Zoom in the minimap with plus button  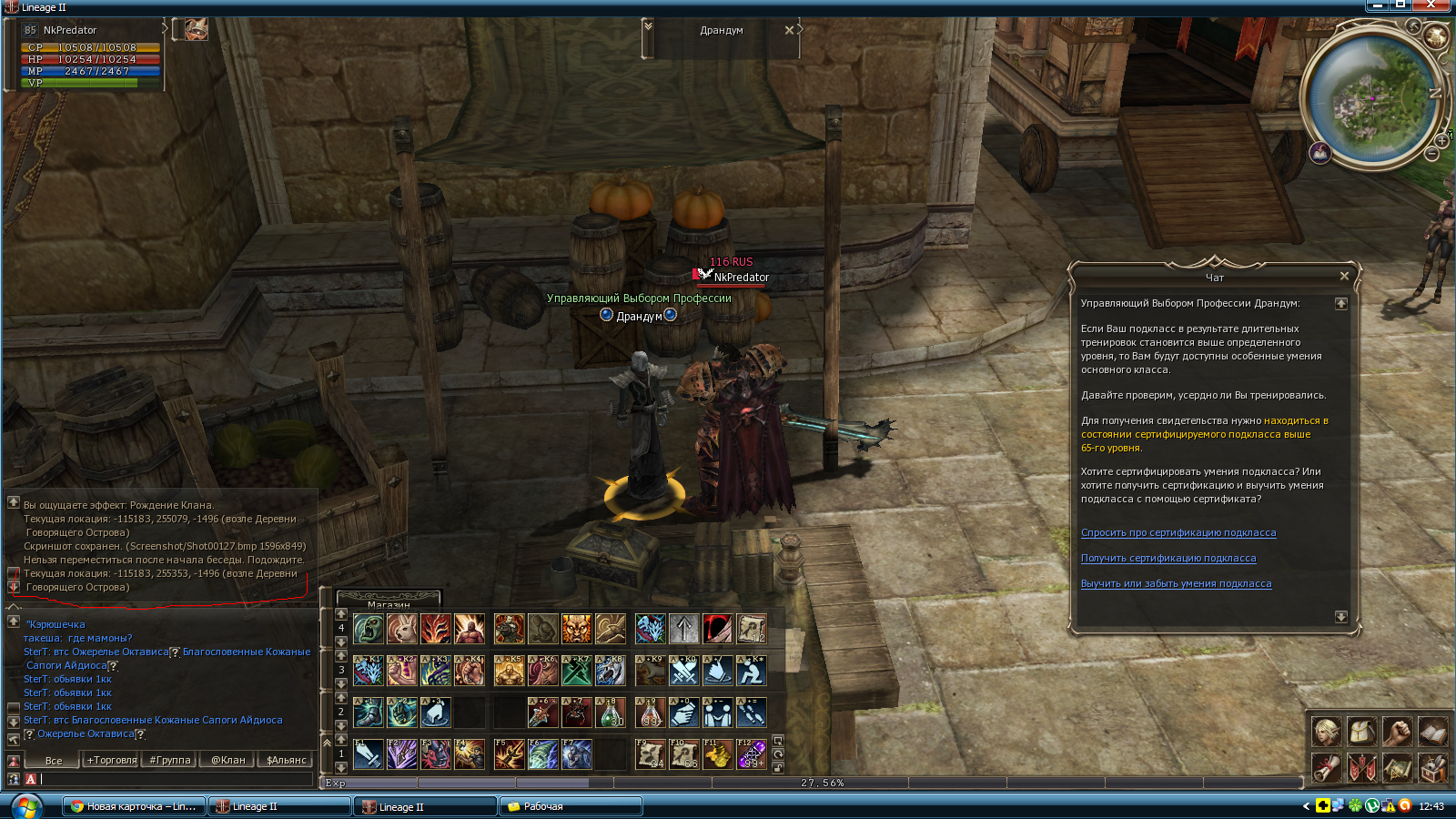pyautogui.click(x=1441, y=141)
